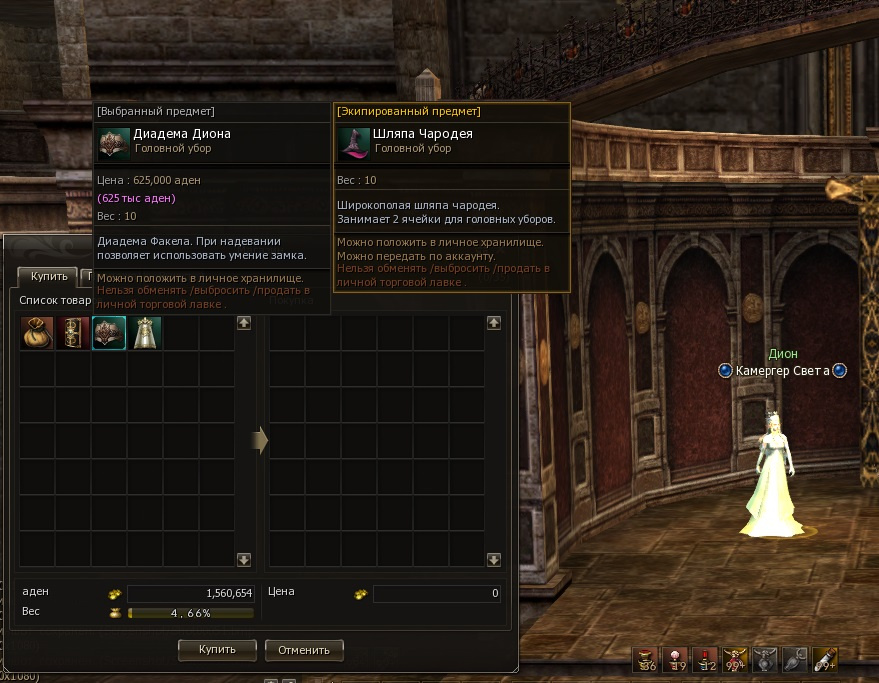
Task: Select the red book item in shop list
Action: [x=73, y=333]
